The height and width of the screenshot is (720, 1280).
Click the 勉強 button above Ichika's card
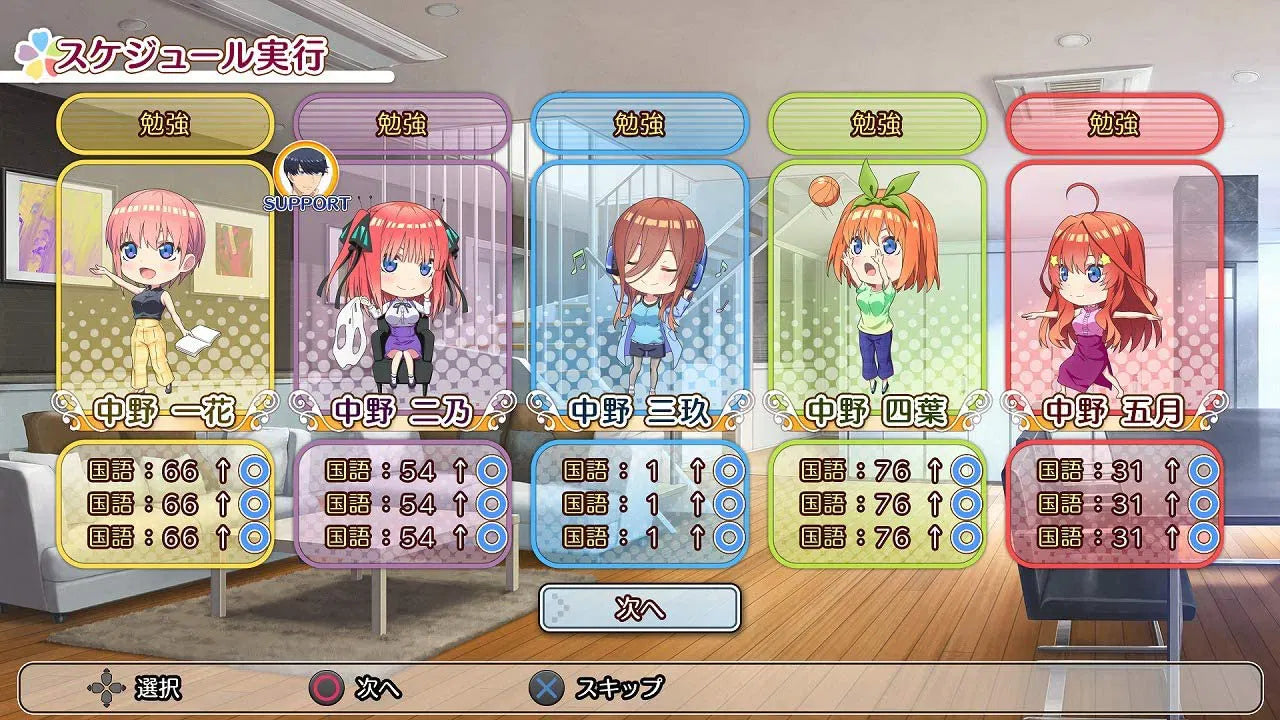(x=164, y=123)
